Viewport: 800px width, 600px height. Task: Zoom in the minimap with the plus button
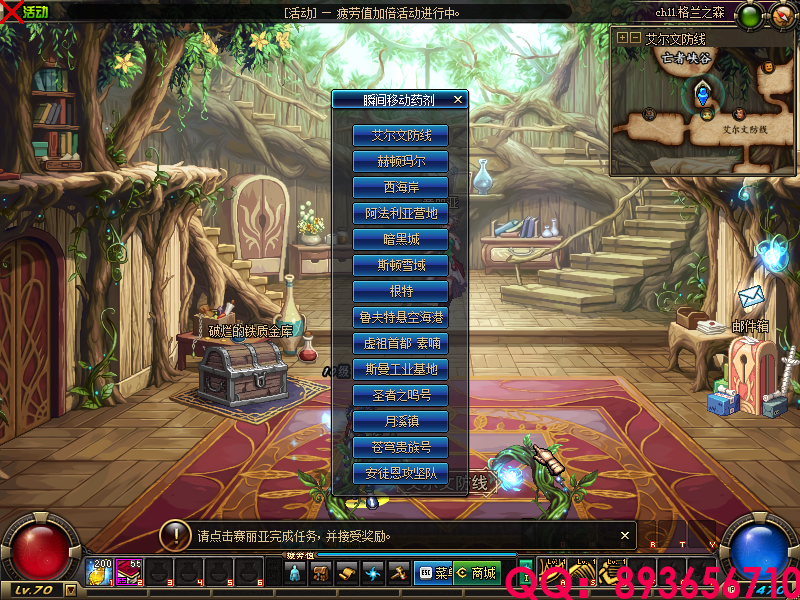pyautogui.click(x=623, y=37)
